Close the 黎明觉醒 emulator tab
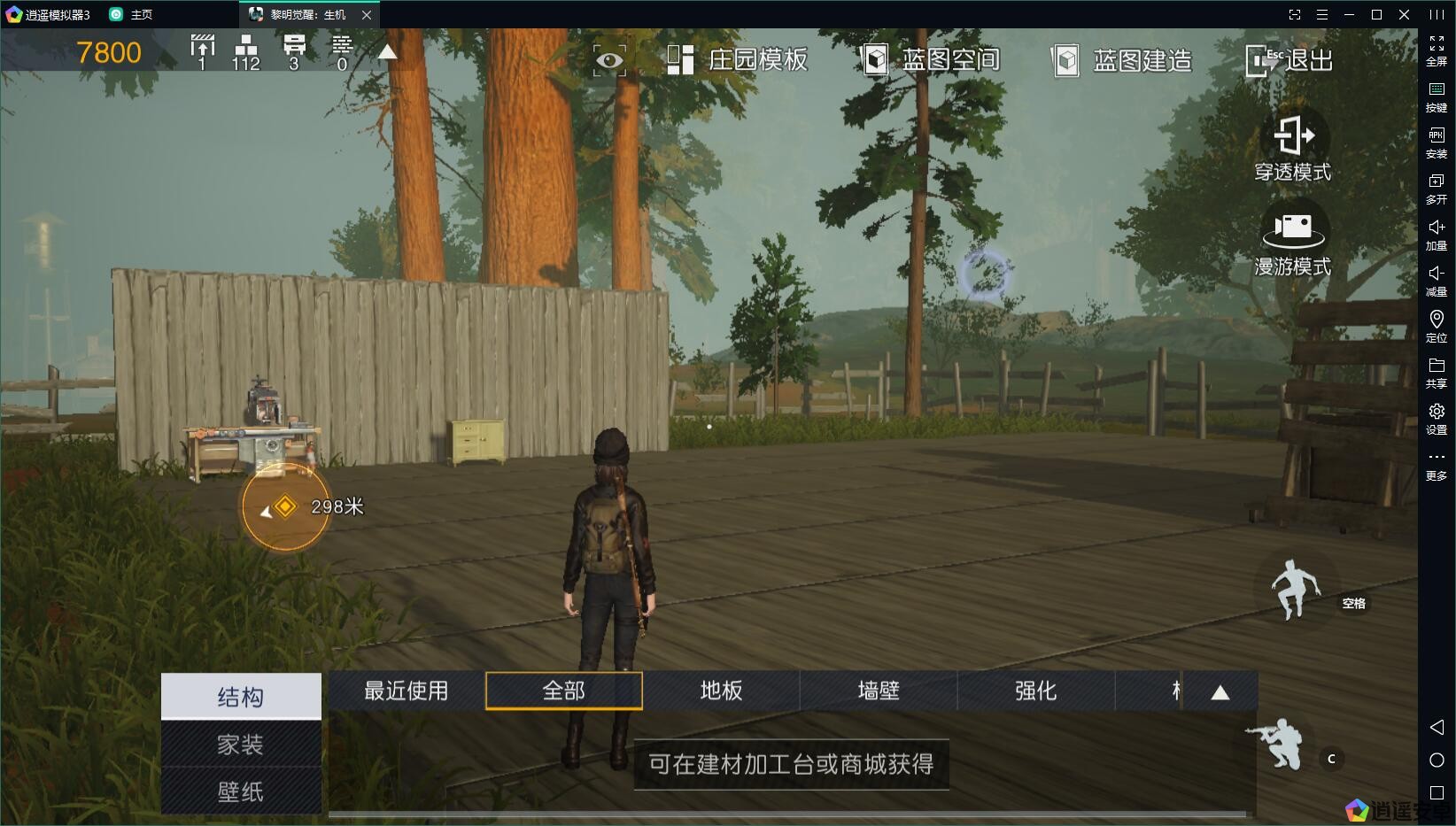This screenshot has height=826, width=1456. [x=367, y=15]
